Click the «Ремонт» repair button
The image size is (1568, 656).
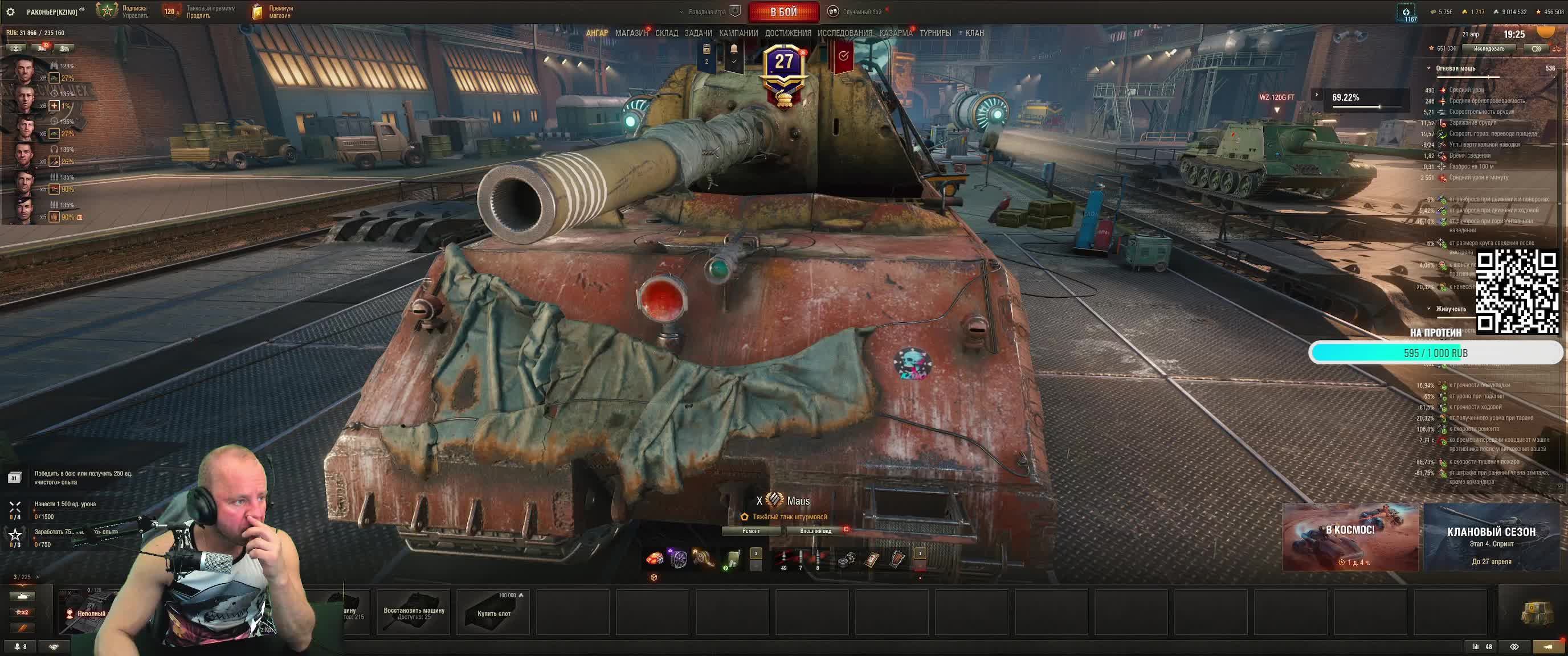(751, 531)
